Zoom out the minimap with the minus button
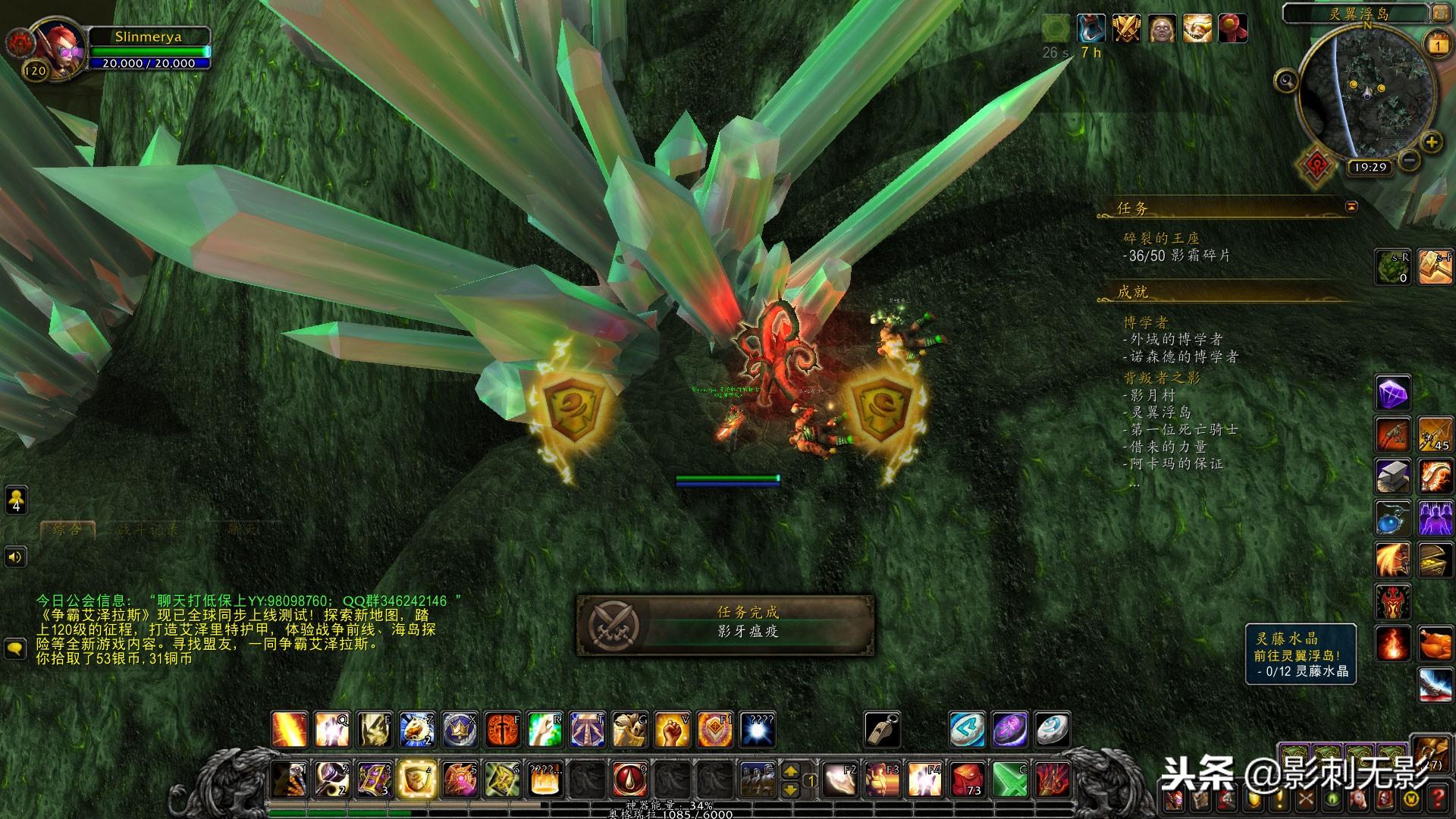Screen dimensions: 1456x819 1409,160
